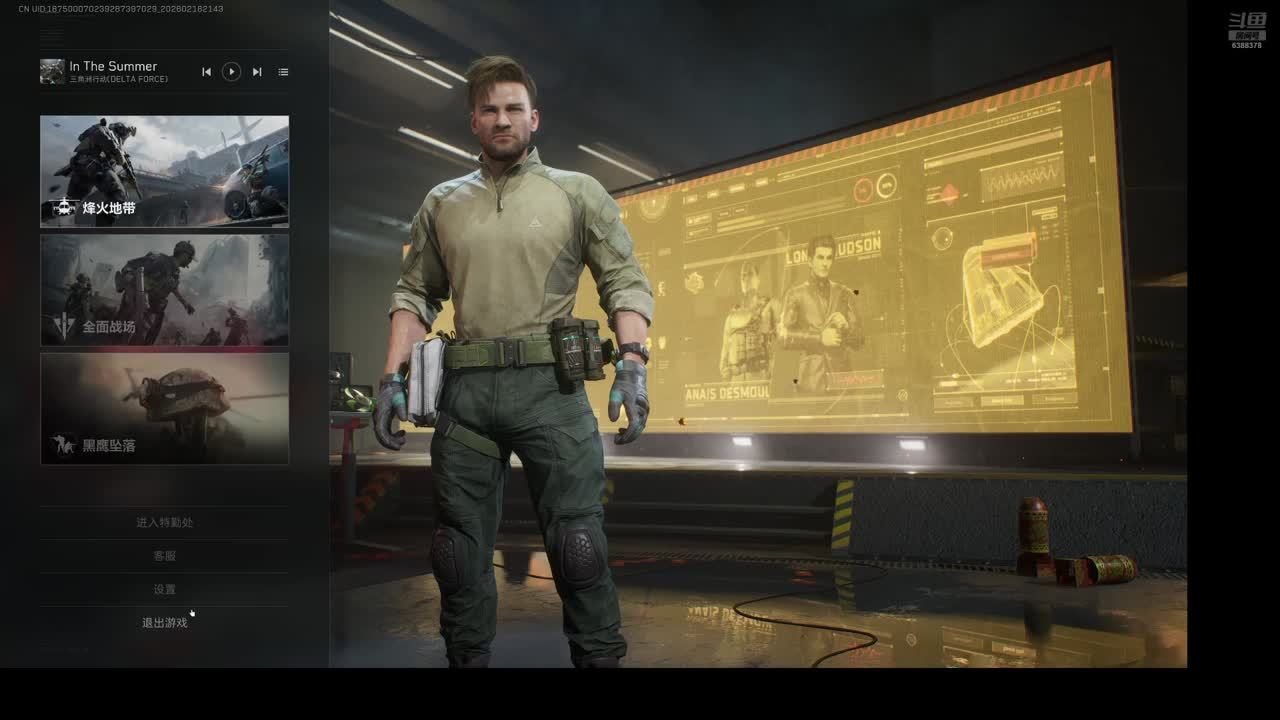Select the 烽火地带 game mode tile
1280x720 pixels.
point(164,171)
